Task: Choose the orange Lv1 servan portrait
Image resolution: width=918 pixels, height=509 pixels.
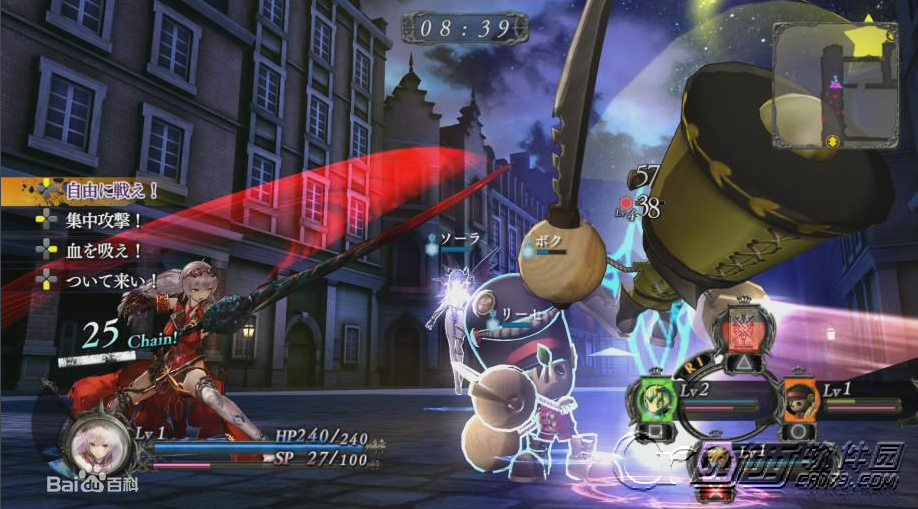Action: click(x=798, y=398)
